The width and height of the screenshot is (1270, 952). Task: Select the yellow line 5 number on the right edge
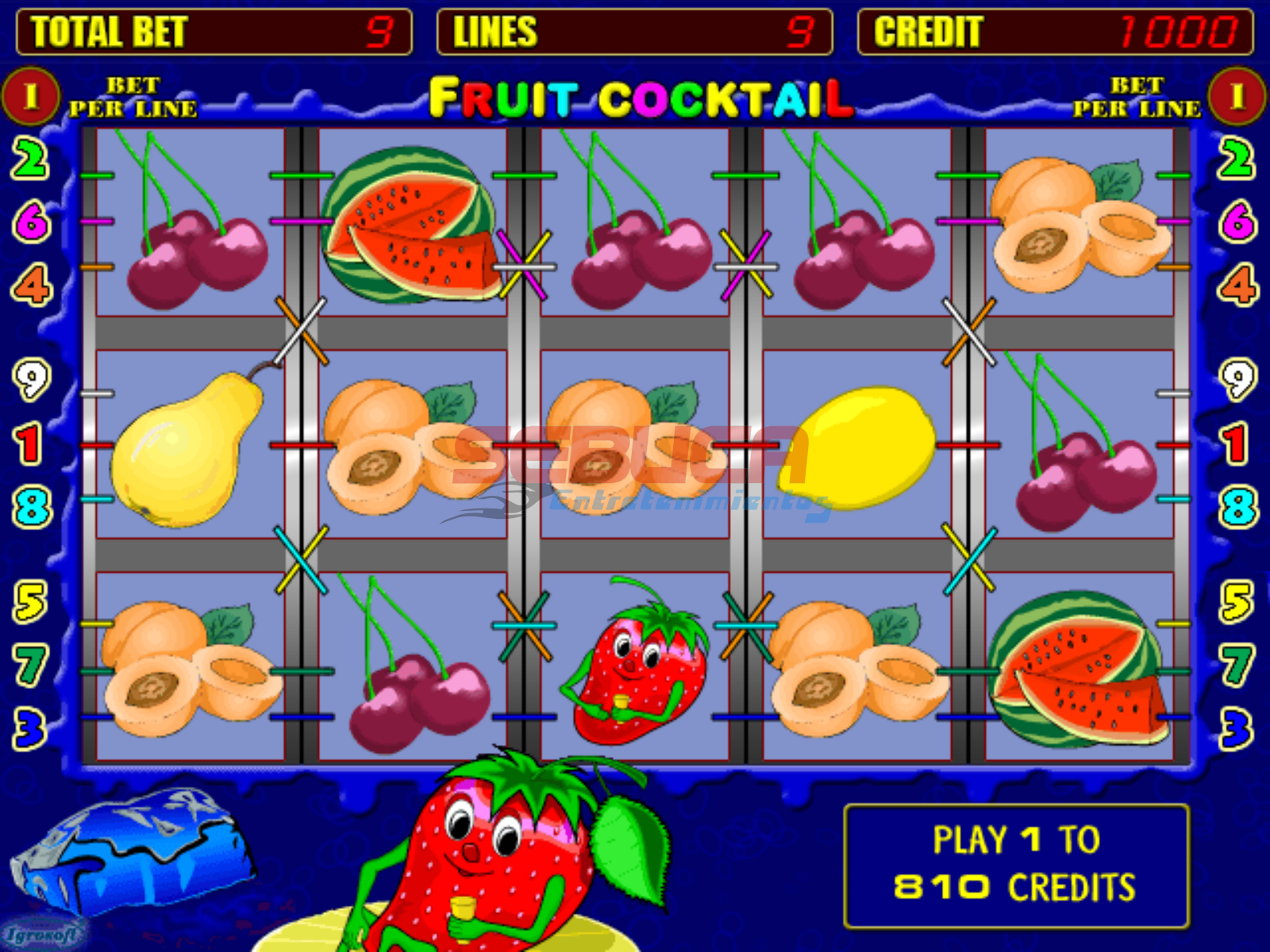1237,601
